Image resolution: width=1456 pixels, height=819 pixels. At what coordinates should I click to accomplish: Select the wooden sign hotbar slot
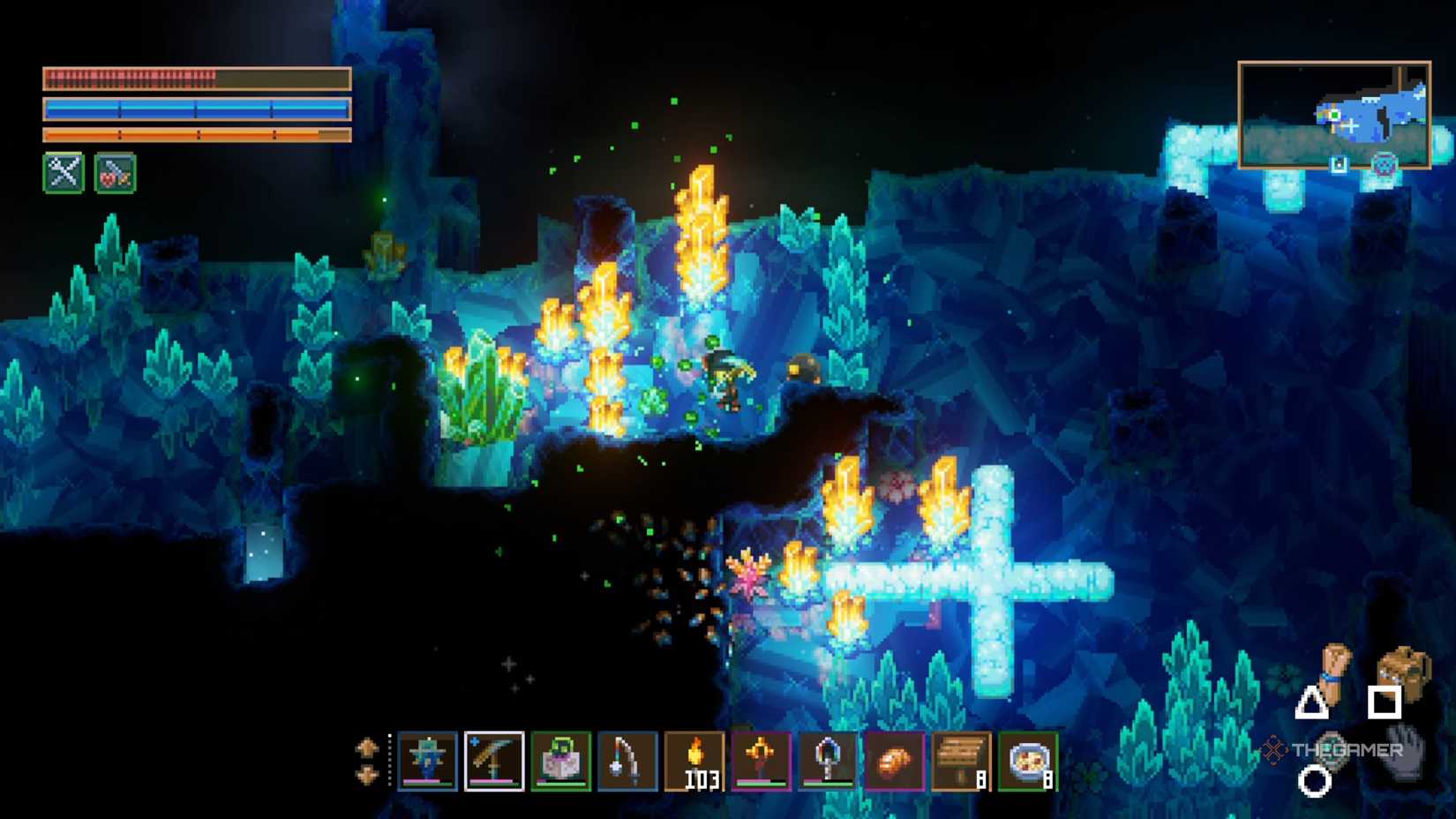click(961, 760)
